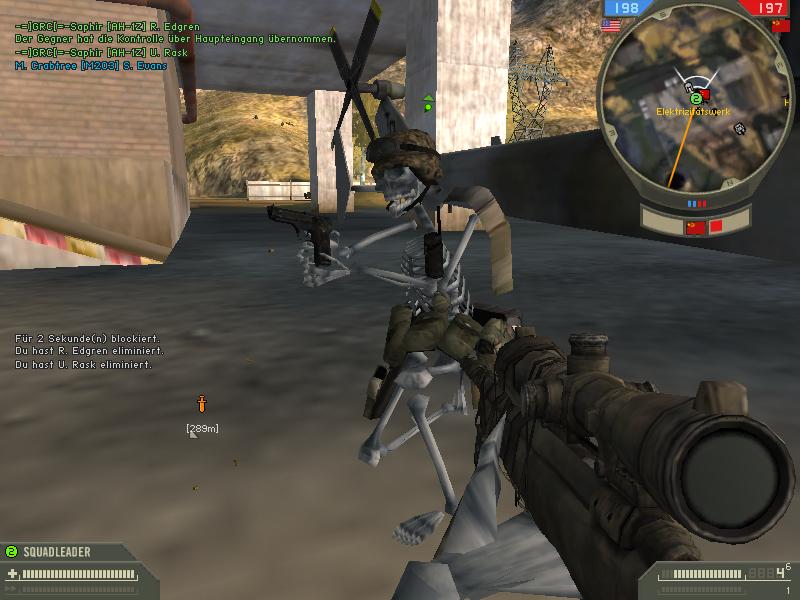Click the orange attack marker showing 289m
The height and width of the screenshot is (600, 800).
pyautogui.click(x=201, y=404)
